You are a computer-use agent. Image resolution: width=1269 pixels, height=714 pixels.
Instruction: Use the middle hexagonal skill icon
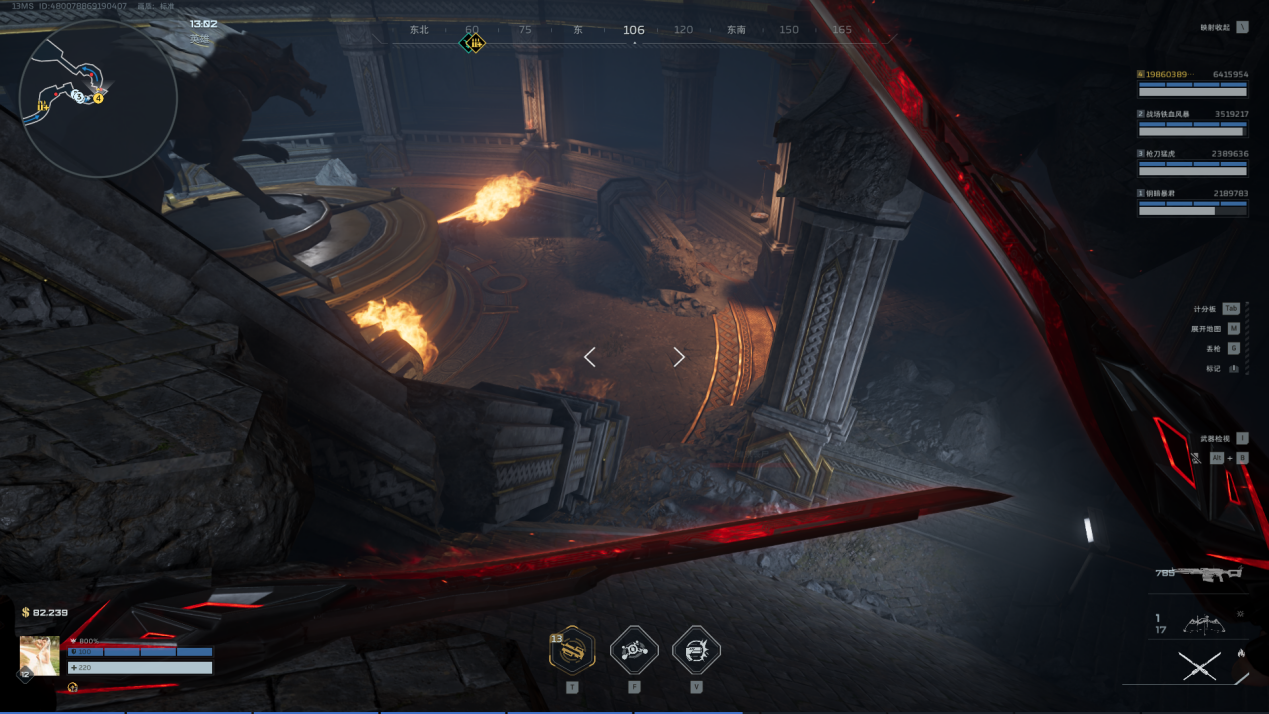point(634,651)
